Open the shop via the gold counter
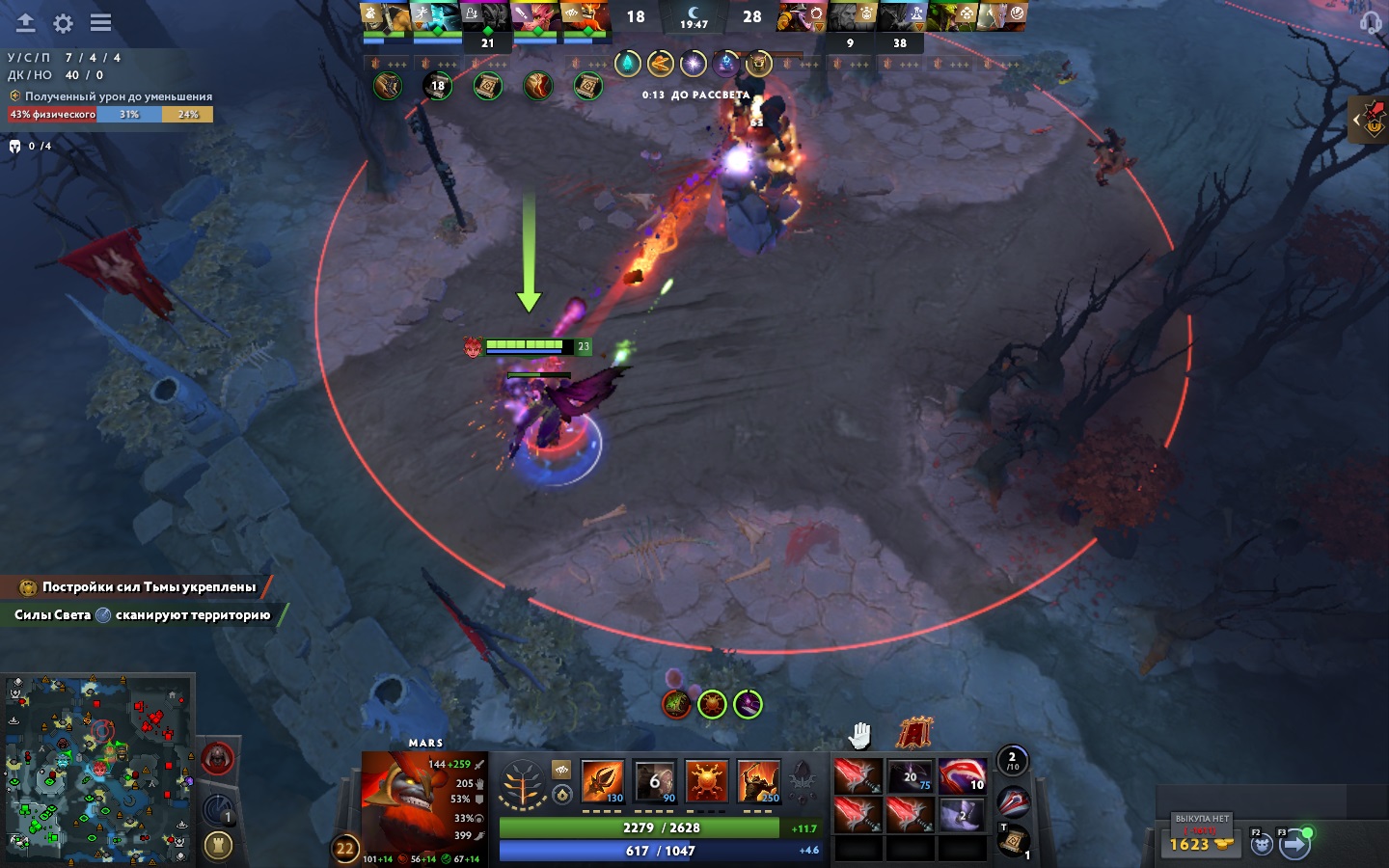The image size is (1389, 868). pyautogui.click(x=1199, y=844)
